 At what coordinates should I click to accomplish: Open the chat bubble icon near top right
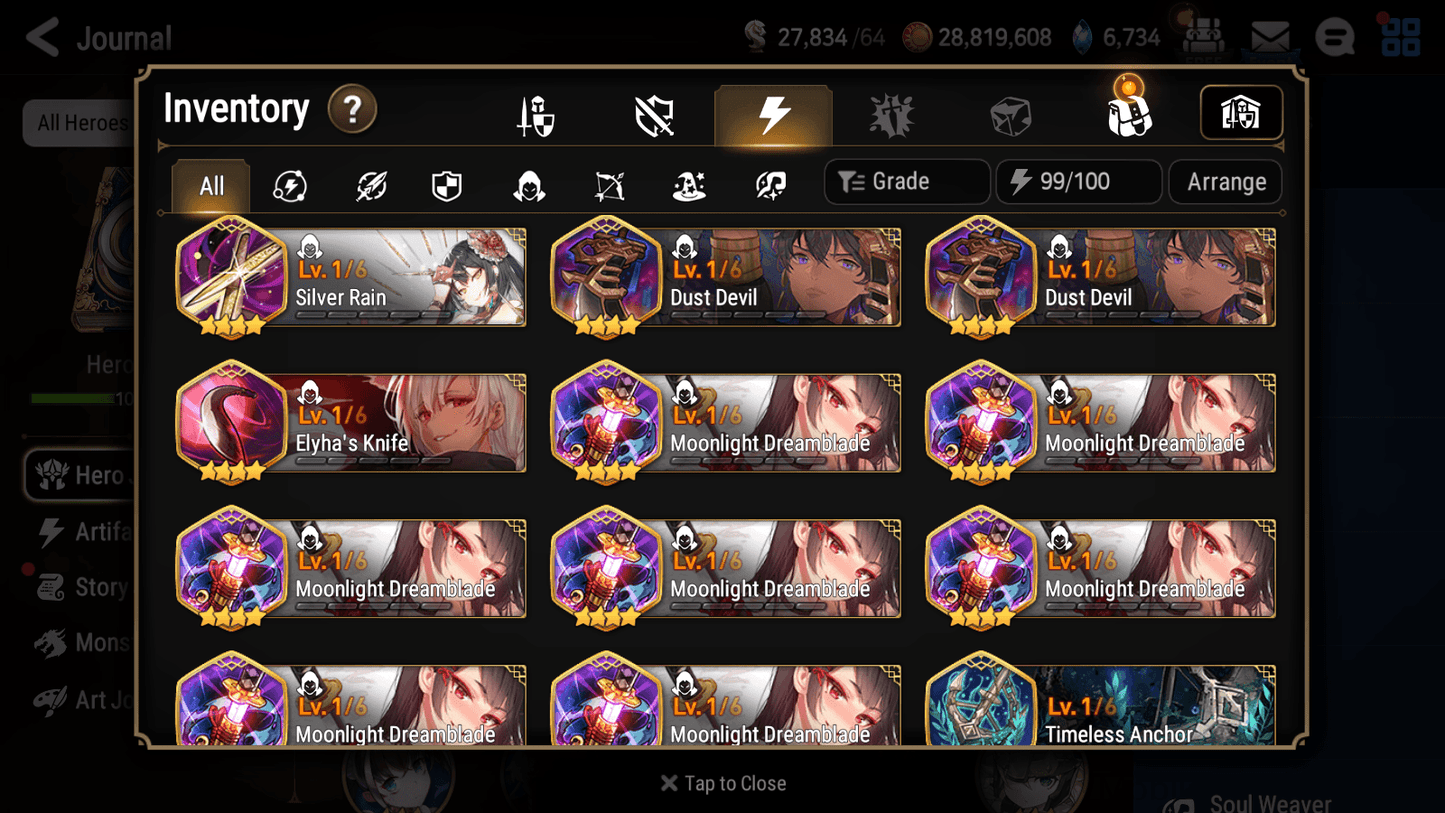1334,37
